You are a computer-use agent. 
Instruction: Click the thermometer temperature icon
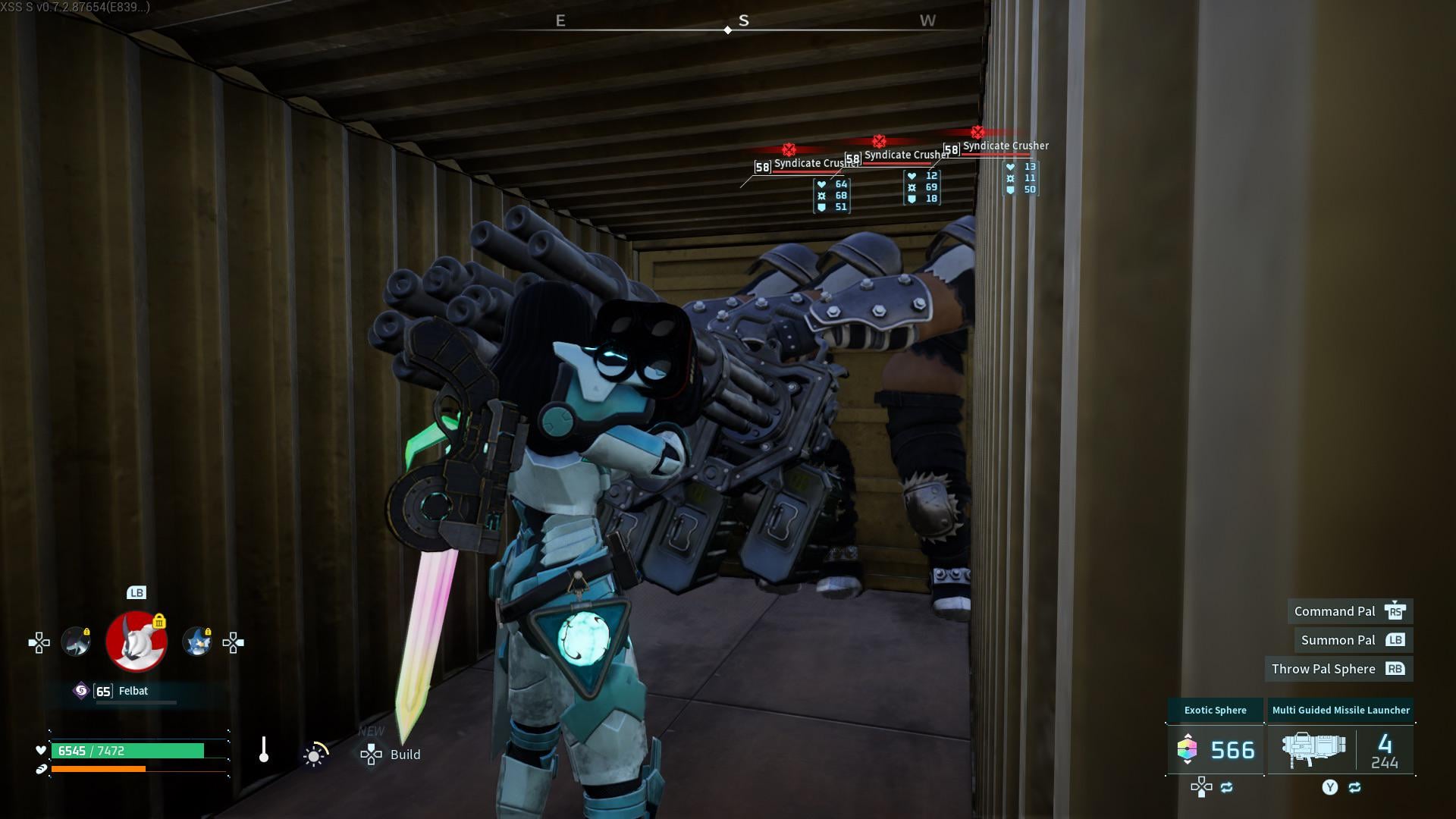coord(264,750)
